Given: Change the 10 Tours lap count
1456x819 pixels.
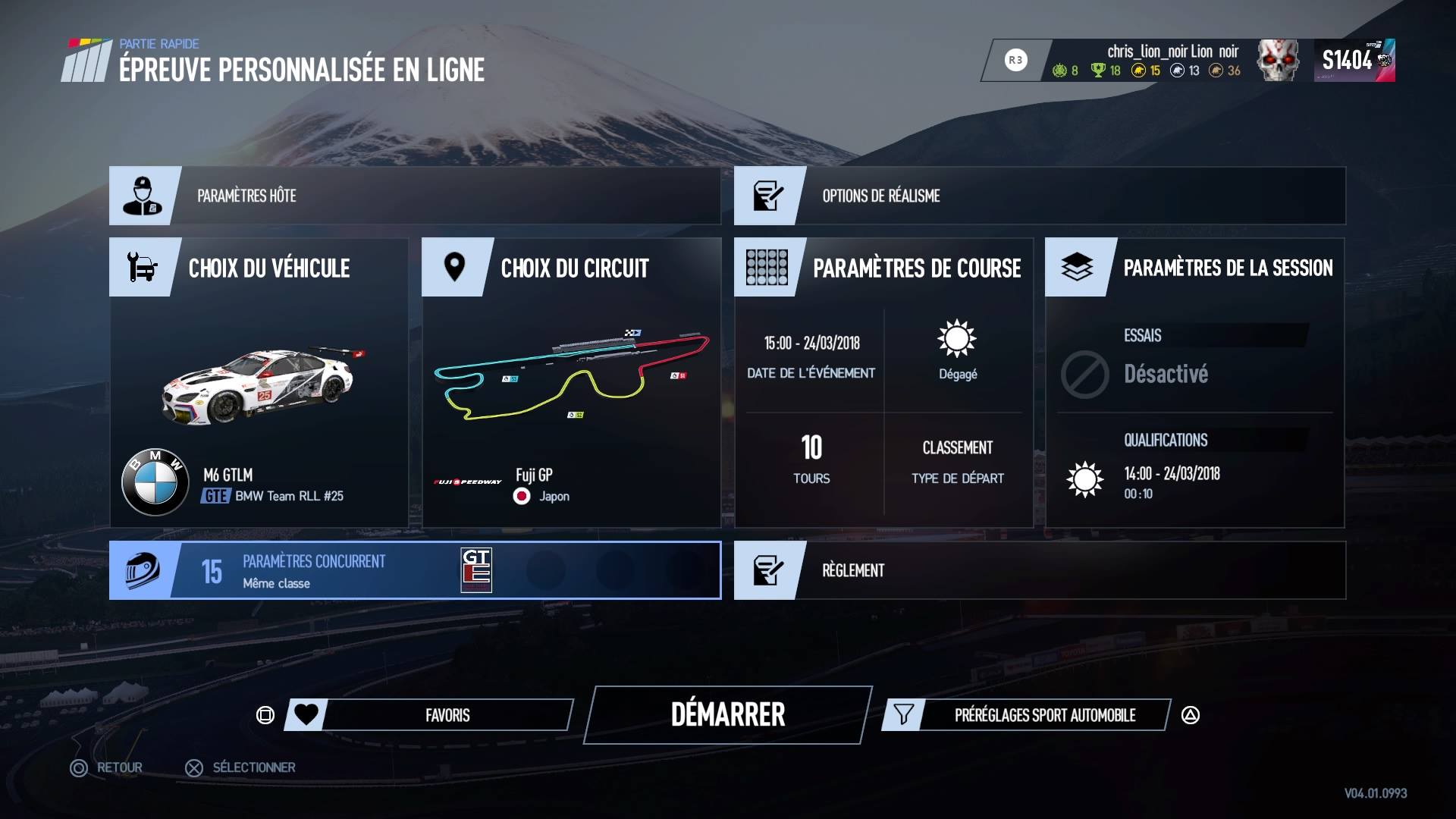Looking at the screenshot, I should pos(811,460).
